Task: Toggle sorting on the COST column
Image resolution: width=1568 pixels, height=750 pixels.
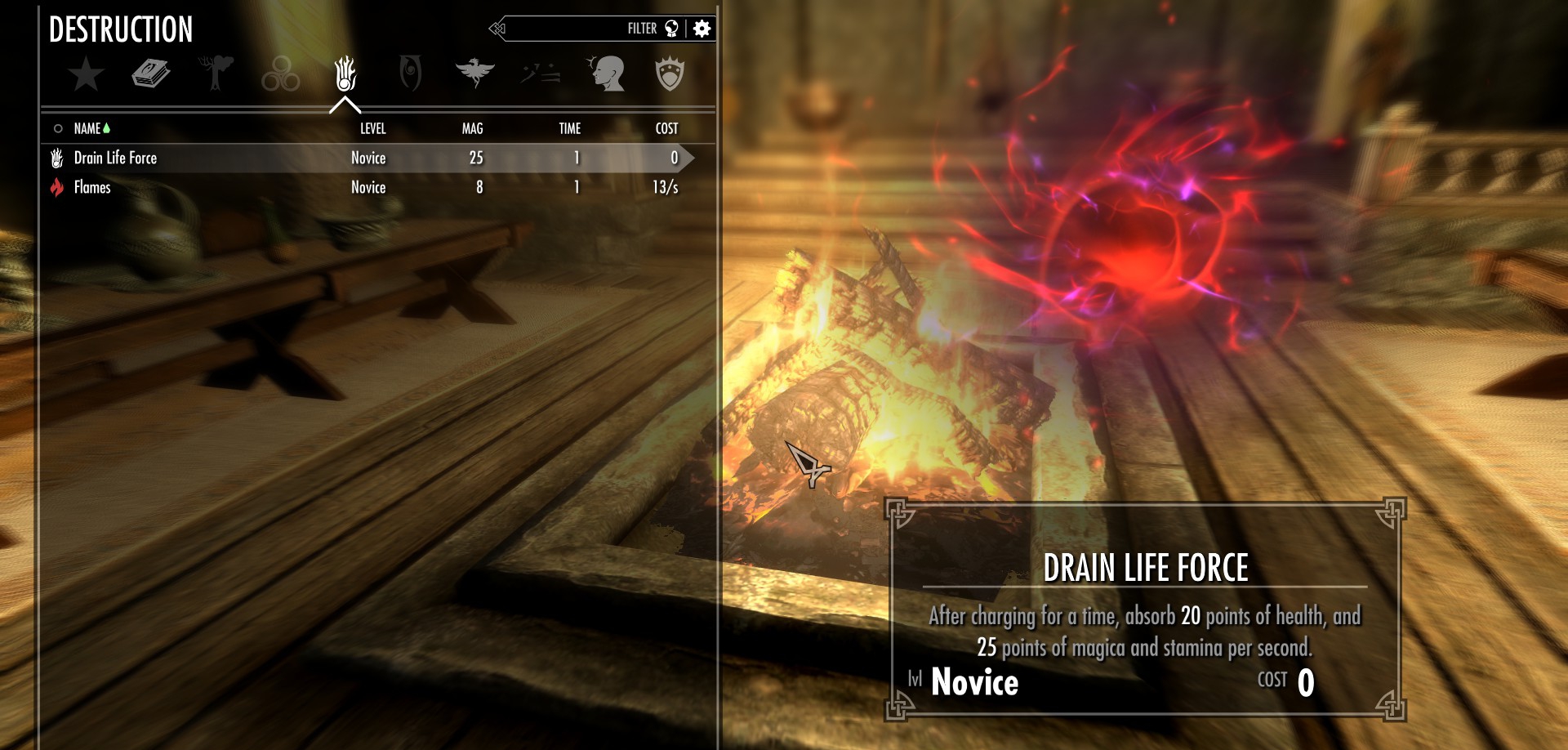Action: click(666, 128)
